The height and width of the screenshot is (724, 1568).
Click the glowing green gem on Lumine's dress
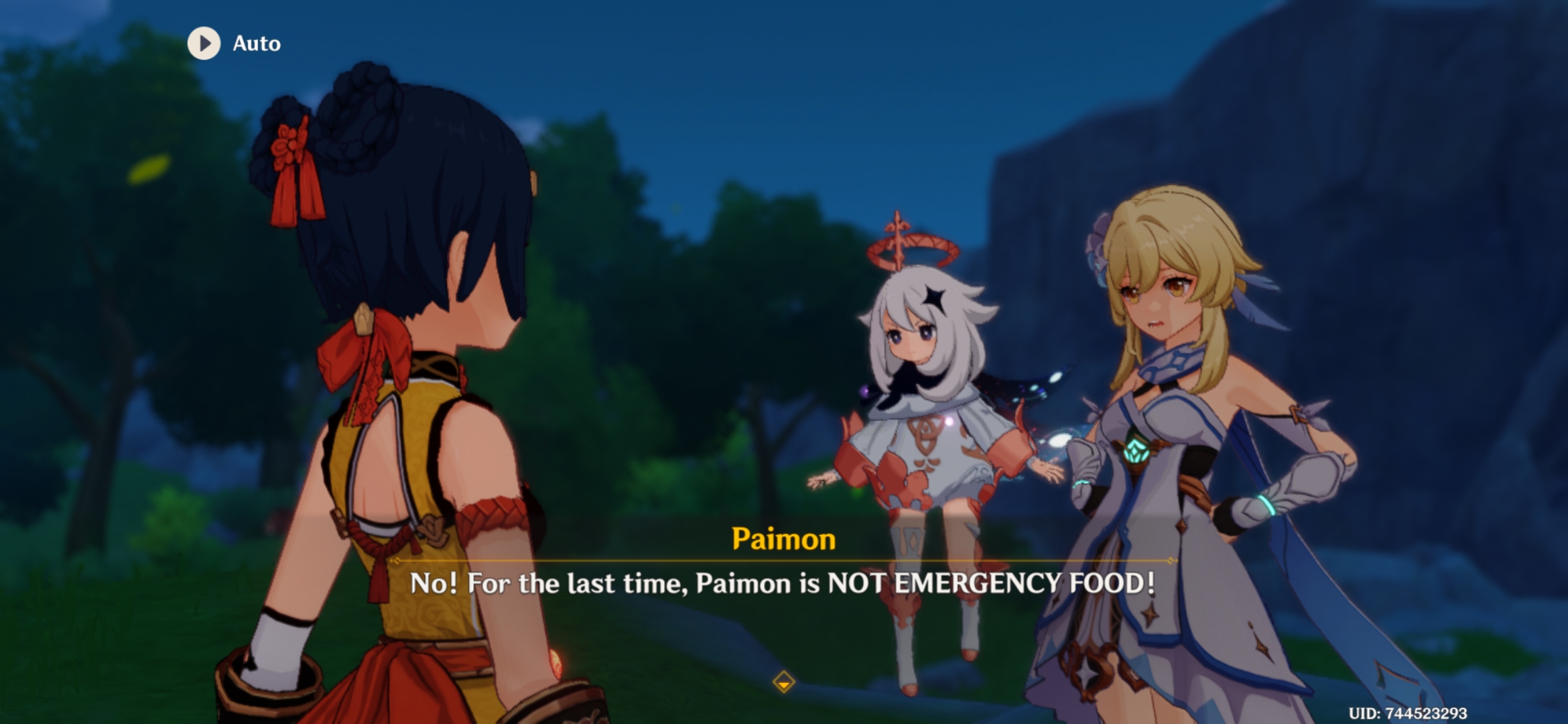pyautogui.click(x=1135, y=449)
